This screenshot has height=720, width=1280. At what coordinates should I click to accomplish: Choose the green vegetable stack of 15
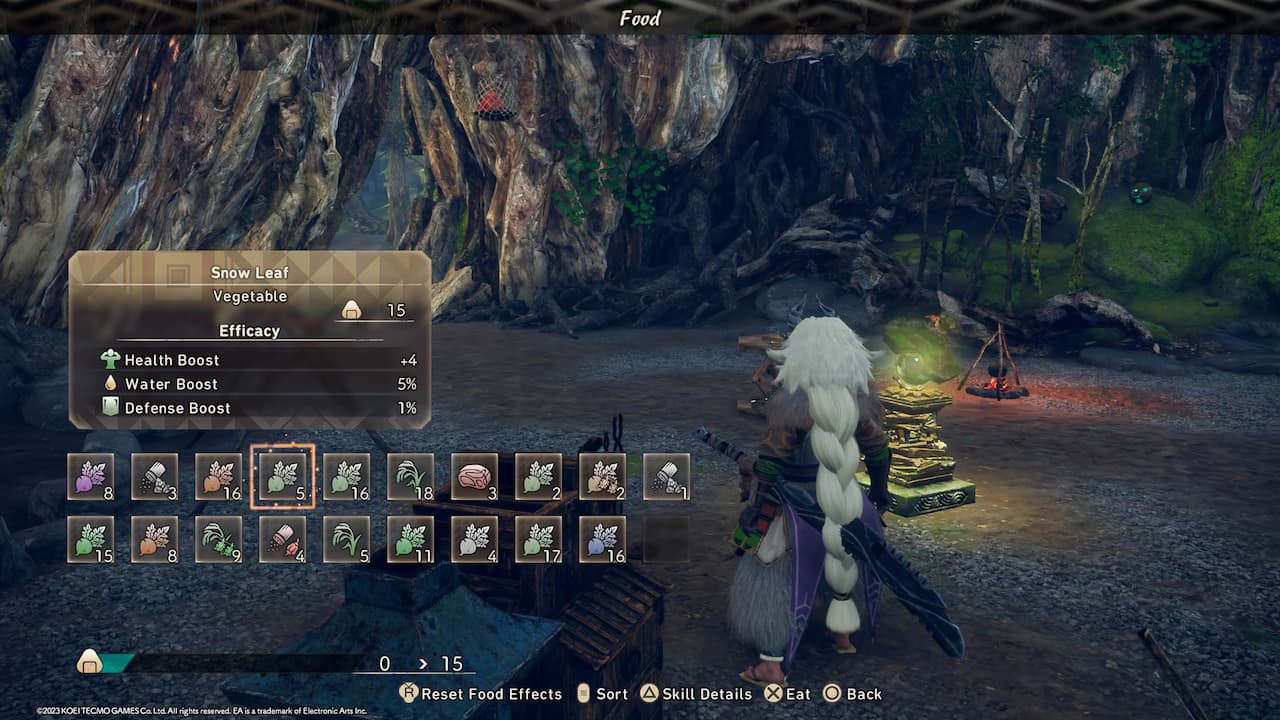click(91, 539)
